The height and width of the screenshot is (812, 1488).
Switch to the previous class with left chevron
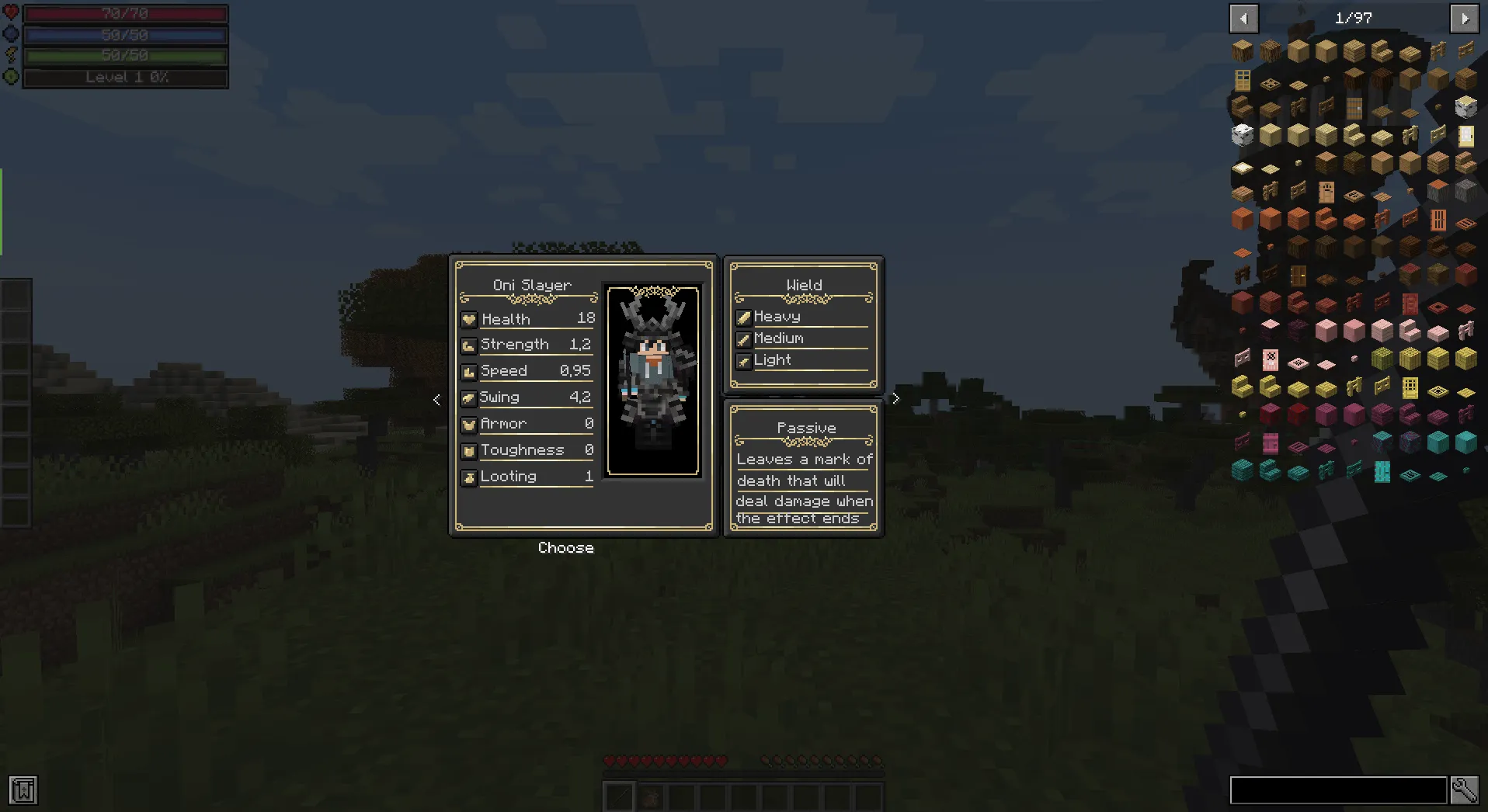click(x=436, y=400)
